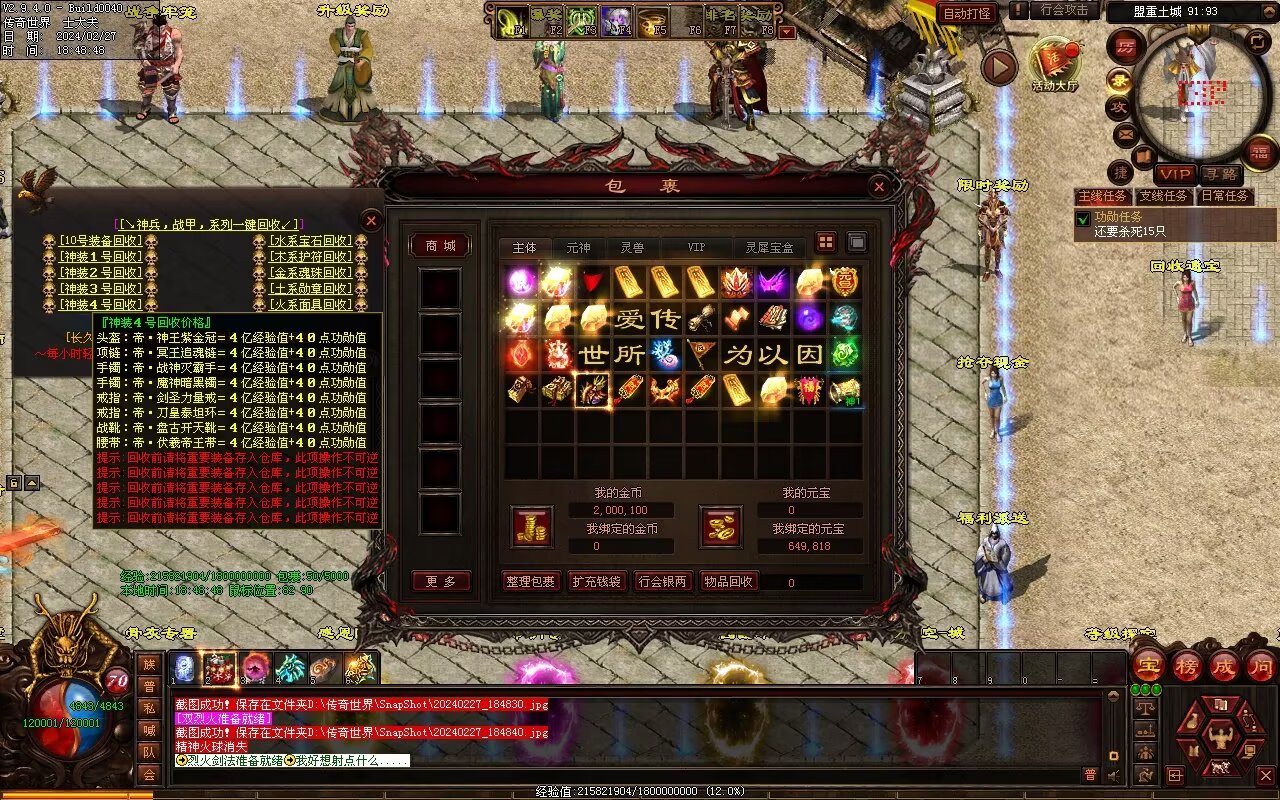Select the 水系宝石回收 link
Screen dimensions: 1280x800
click(311, 241)
